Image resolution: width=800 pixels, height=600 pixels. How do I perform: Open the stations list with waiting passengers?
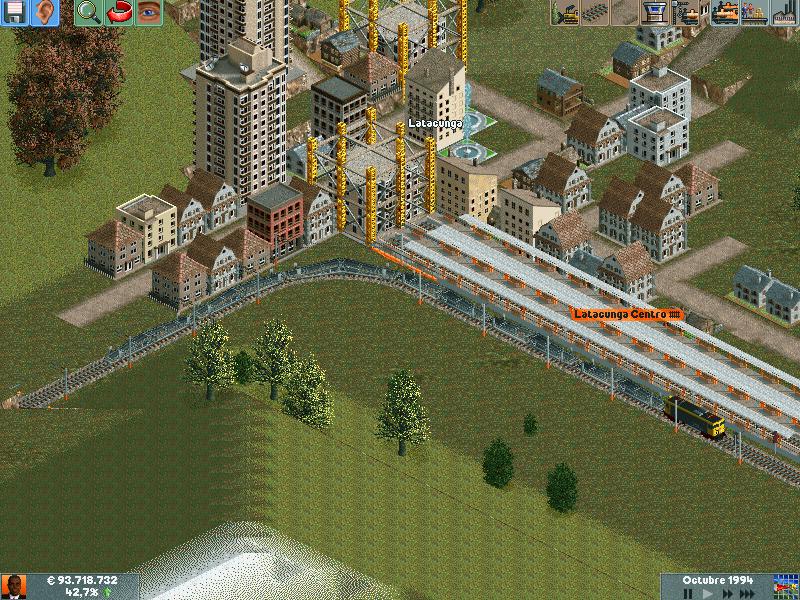753,13
